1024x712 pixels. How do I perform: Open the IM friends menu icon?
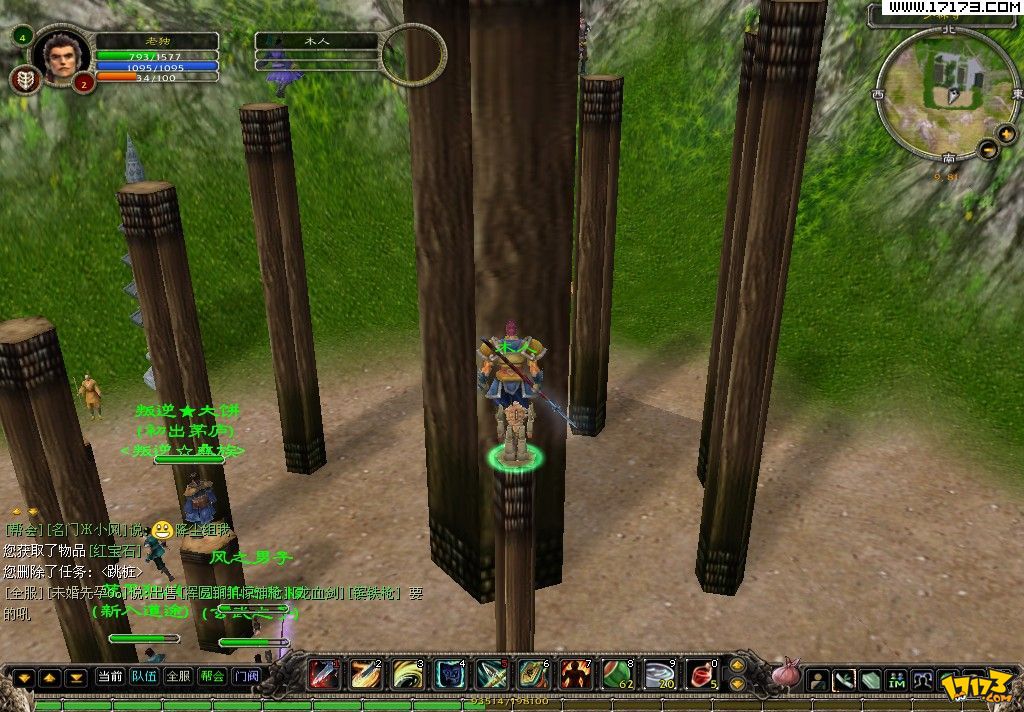[896, 680]
